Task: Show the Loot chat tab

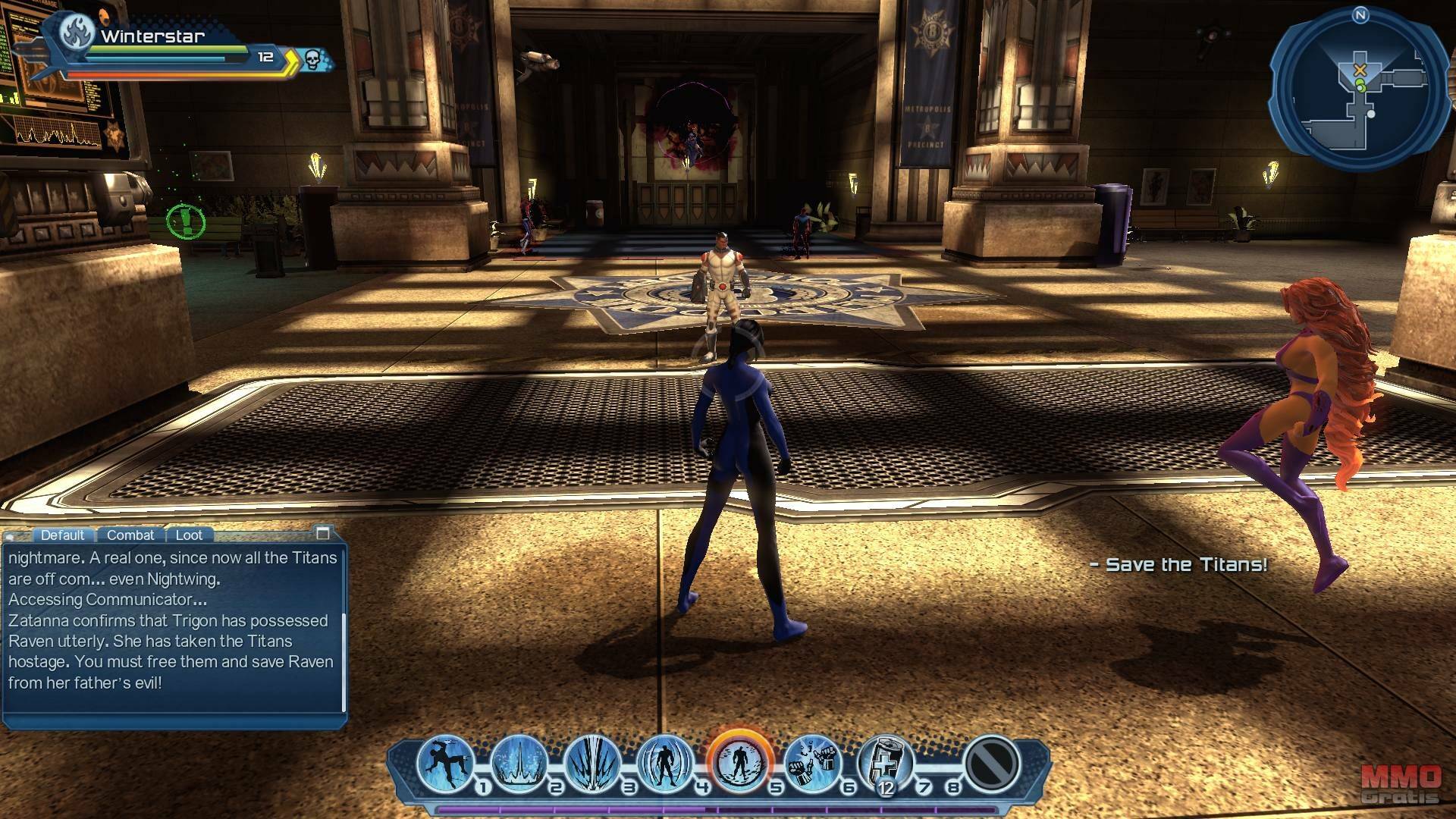Action: coord(189,535)
